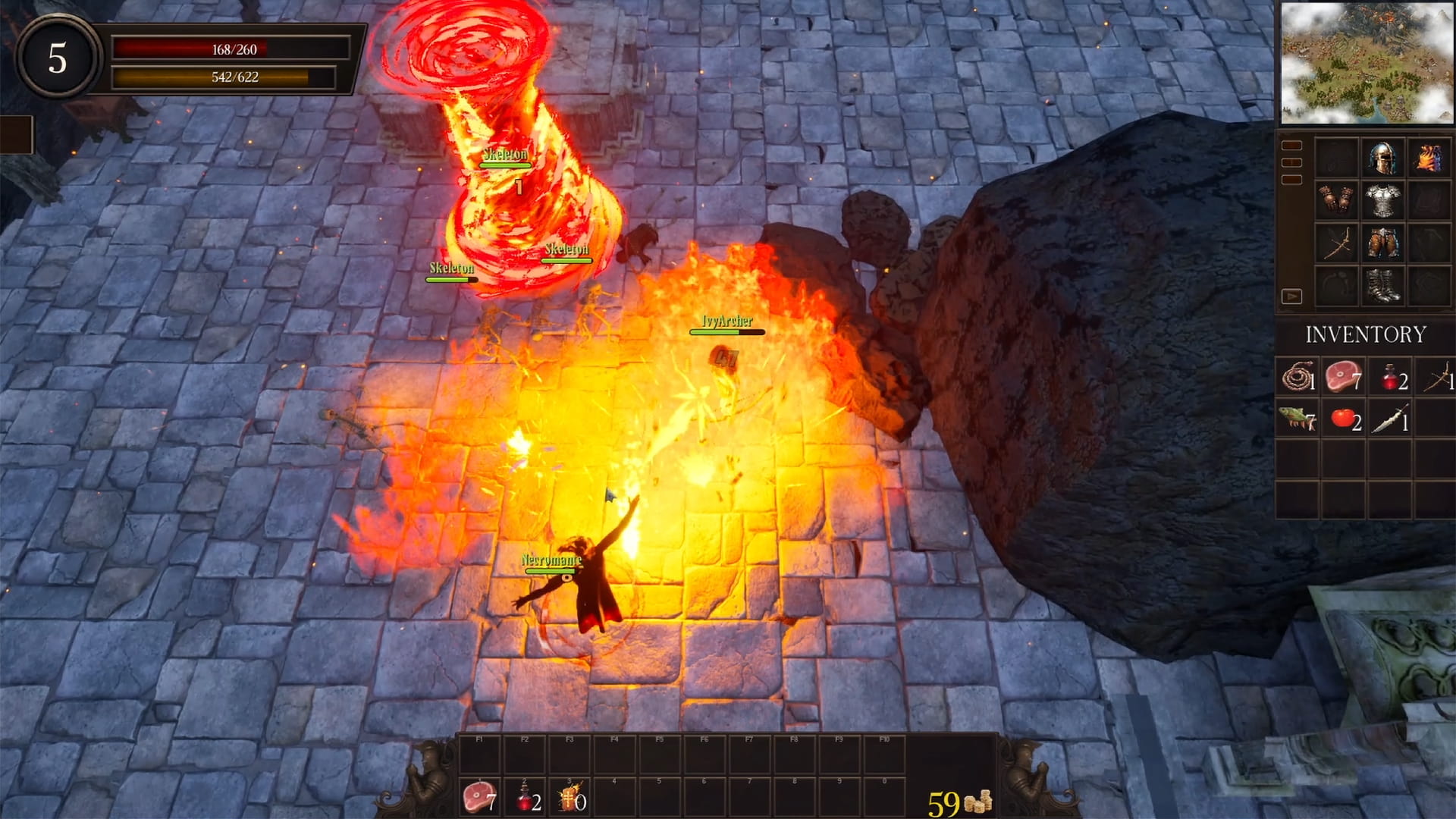Select the red potion in inventory
The width and height of the screenshot is (1456, 819).
point(1389,377)
